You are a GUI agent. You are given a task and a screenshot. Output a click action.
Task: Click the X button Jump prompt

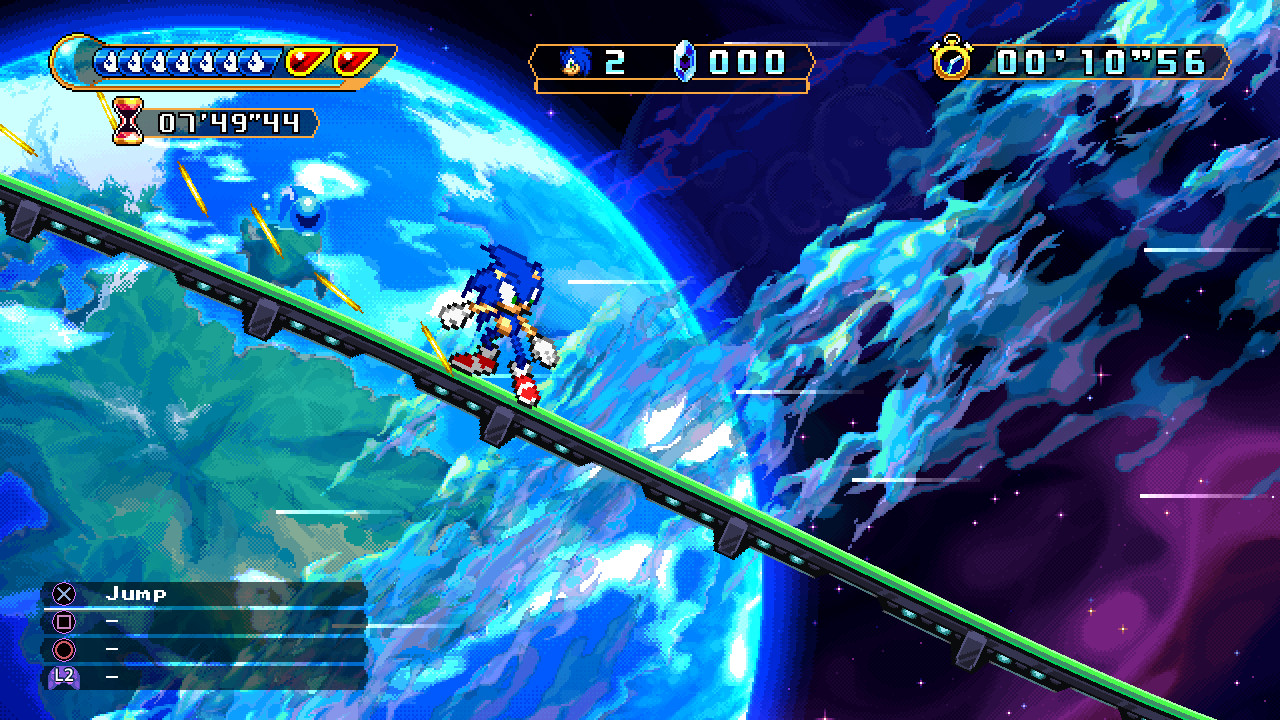coord(64,593)
